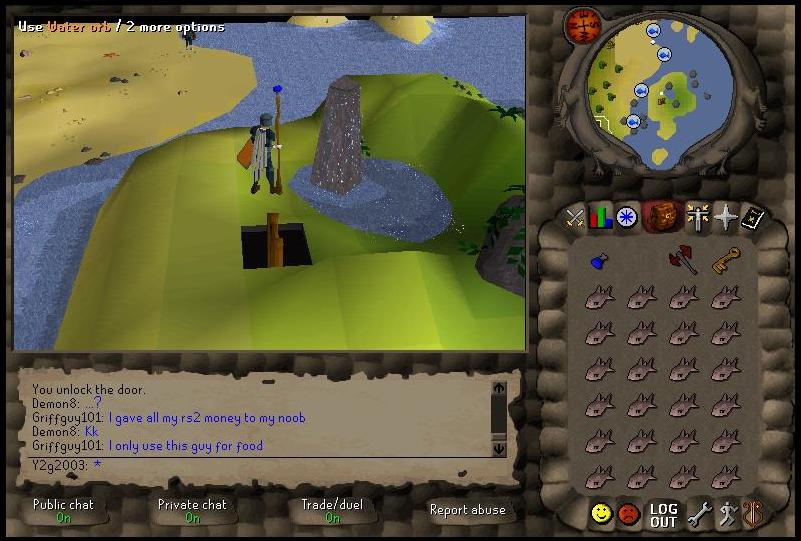Open the ignore list red face tab
Image resolution: width=801 pixels, height=541 pixels.
coord(628,514)
